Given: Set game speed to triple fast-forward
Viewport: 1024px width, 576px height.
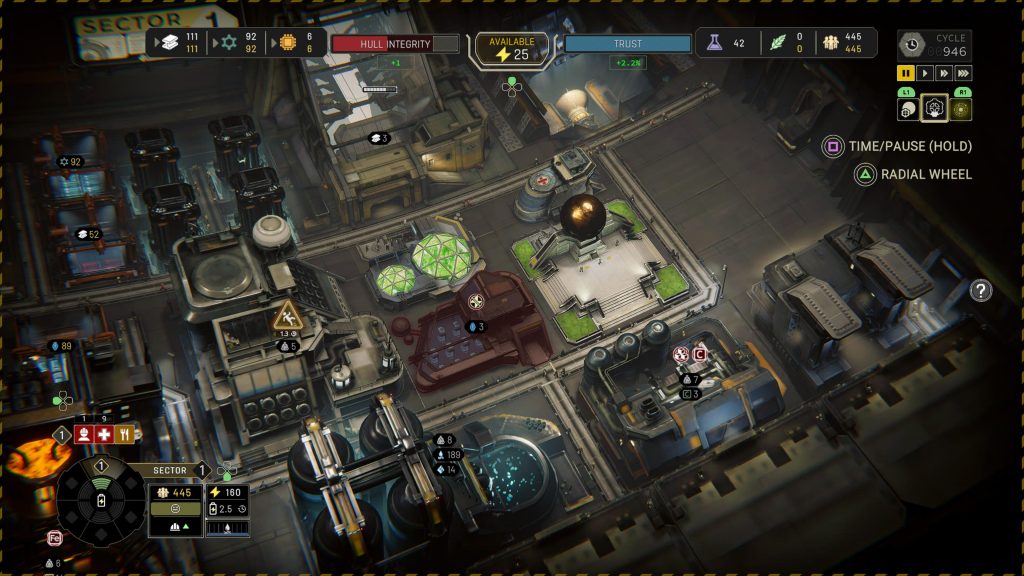Looking at the screenshot, I should [963, 73].
